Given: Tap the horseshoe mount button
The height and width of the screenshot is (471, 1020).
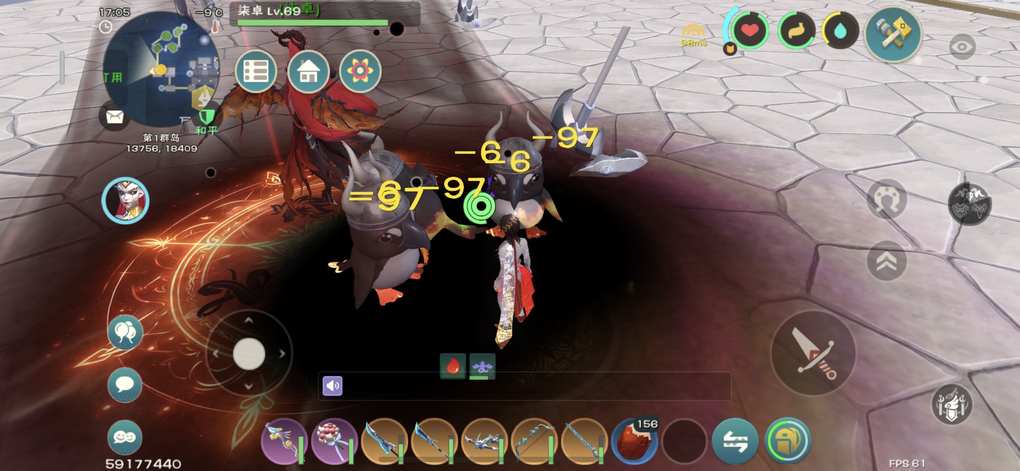Looking at the screenshot, I should click(x=886, y=200).
